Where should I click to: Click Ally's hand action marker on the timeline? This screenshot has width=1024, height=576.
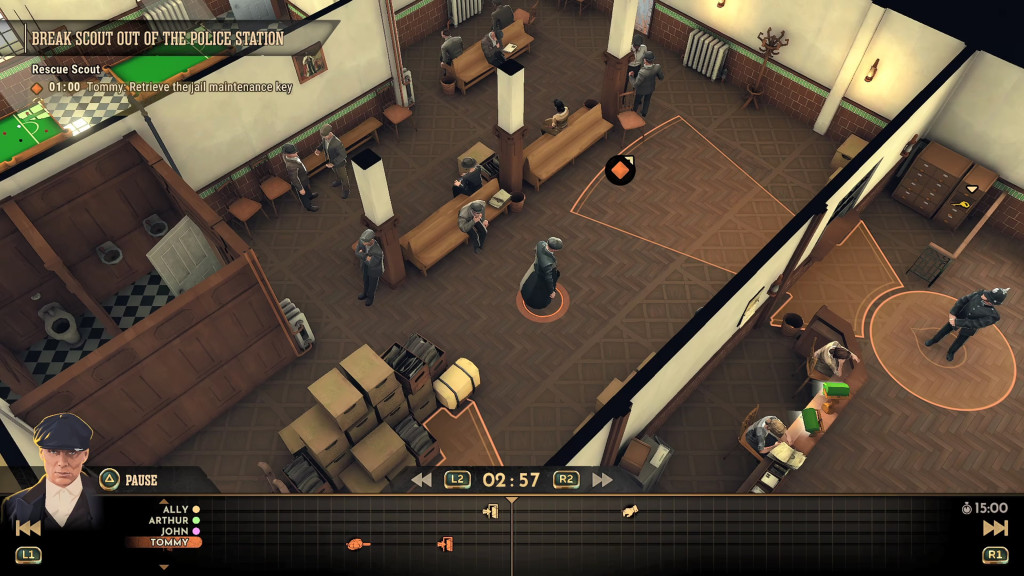pos(630,511)
